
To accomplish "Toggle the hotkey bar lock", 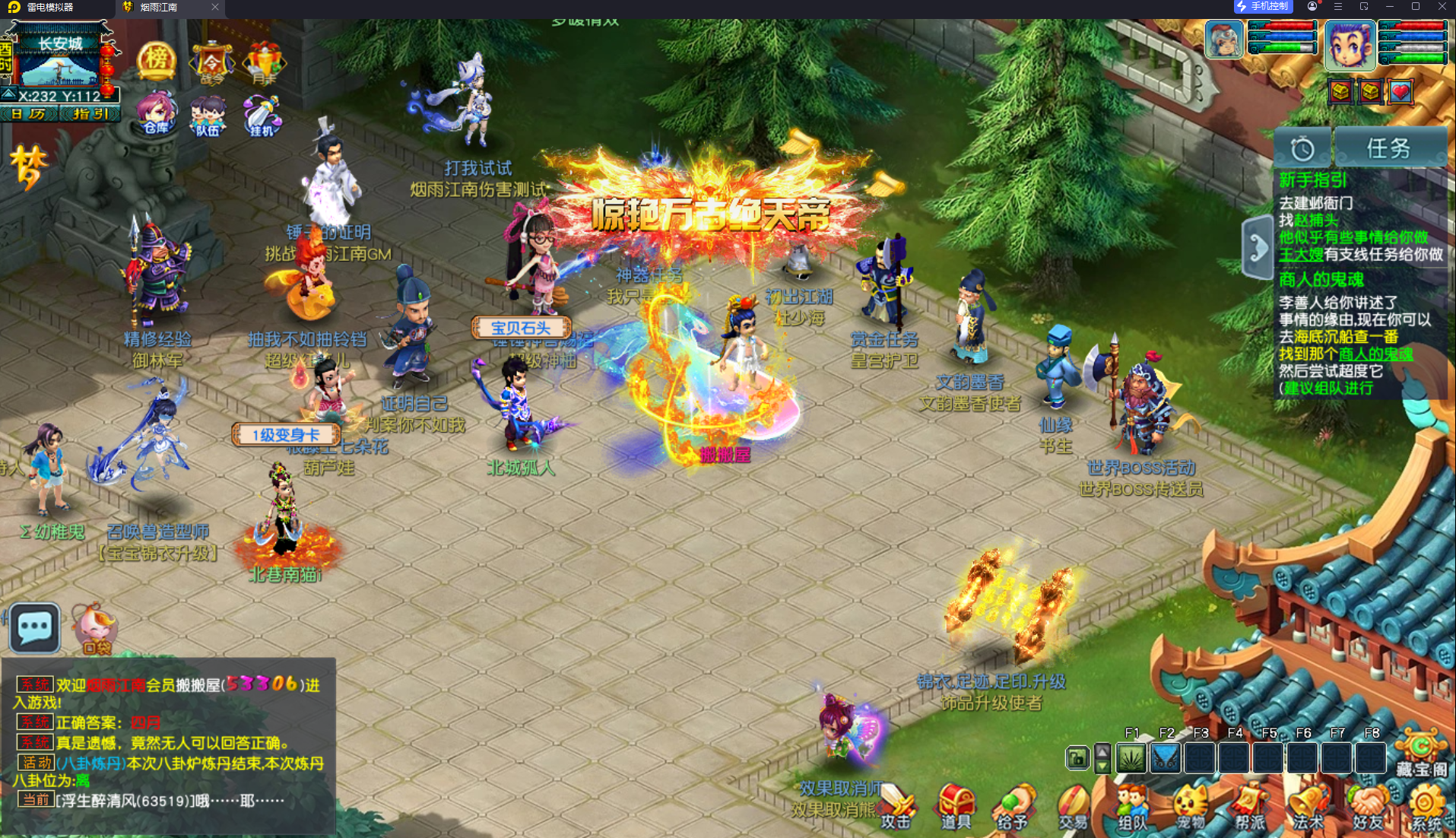I will [1077, 758].
